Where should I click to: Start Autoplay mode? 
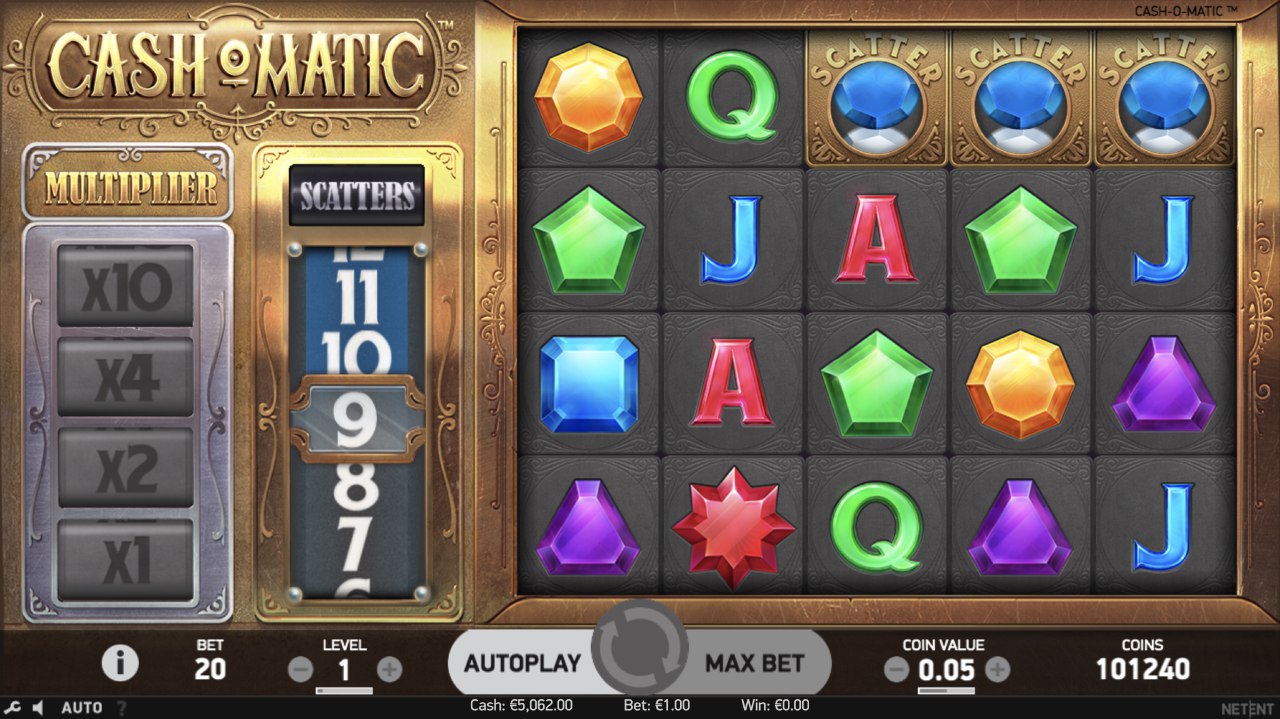click(522, 663)
